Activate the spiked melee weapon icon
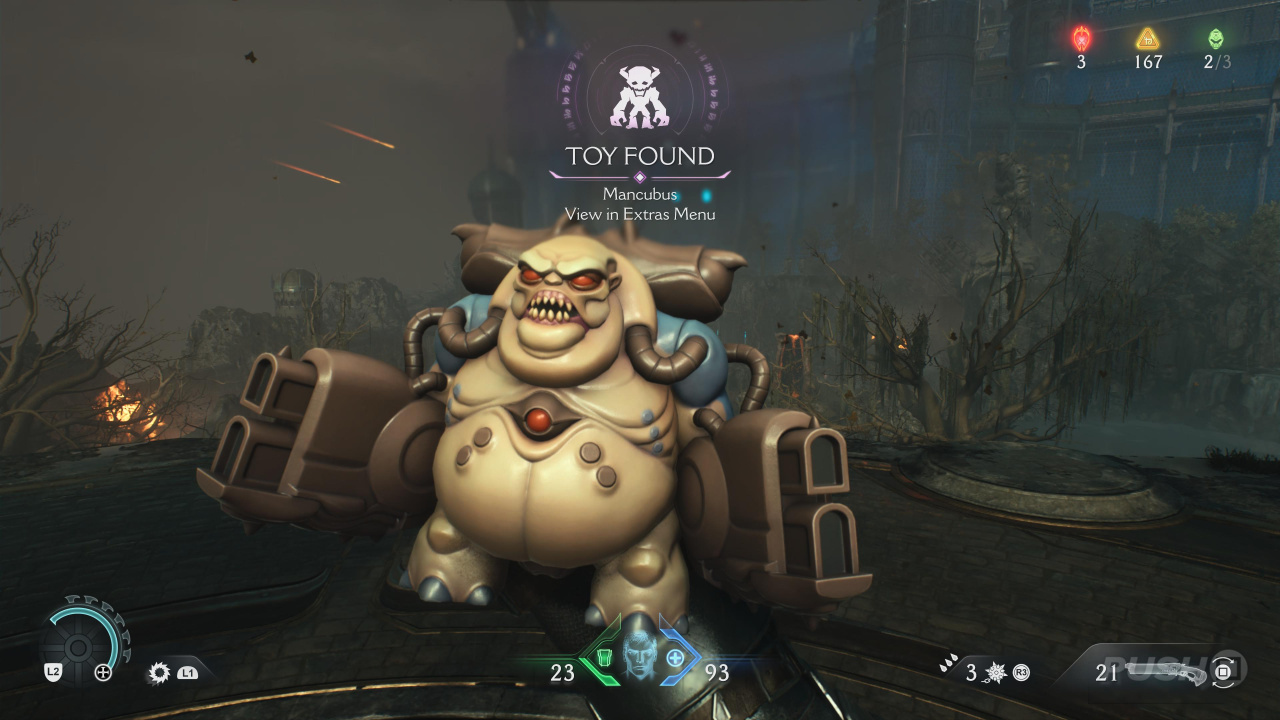The width and height of the screenshot is (1280, 720). pos(996,672)
